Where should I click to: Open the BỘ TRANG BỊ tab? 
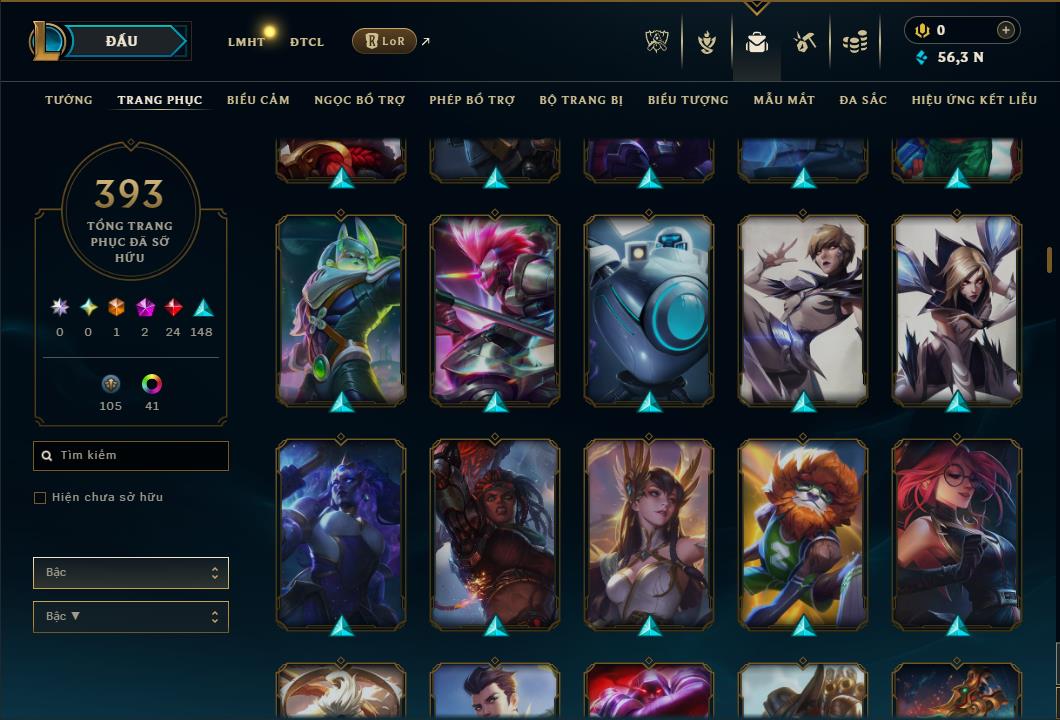pos(581,100)
